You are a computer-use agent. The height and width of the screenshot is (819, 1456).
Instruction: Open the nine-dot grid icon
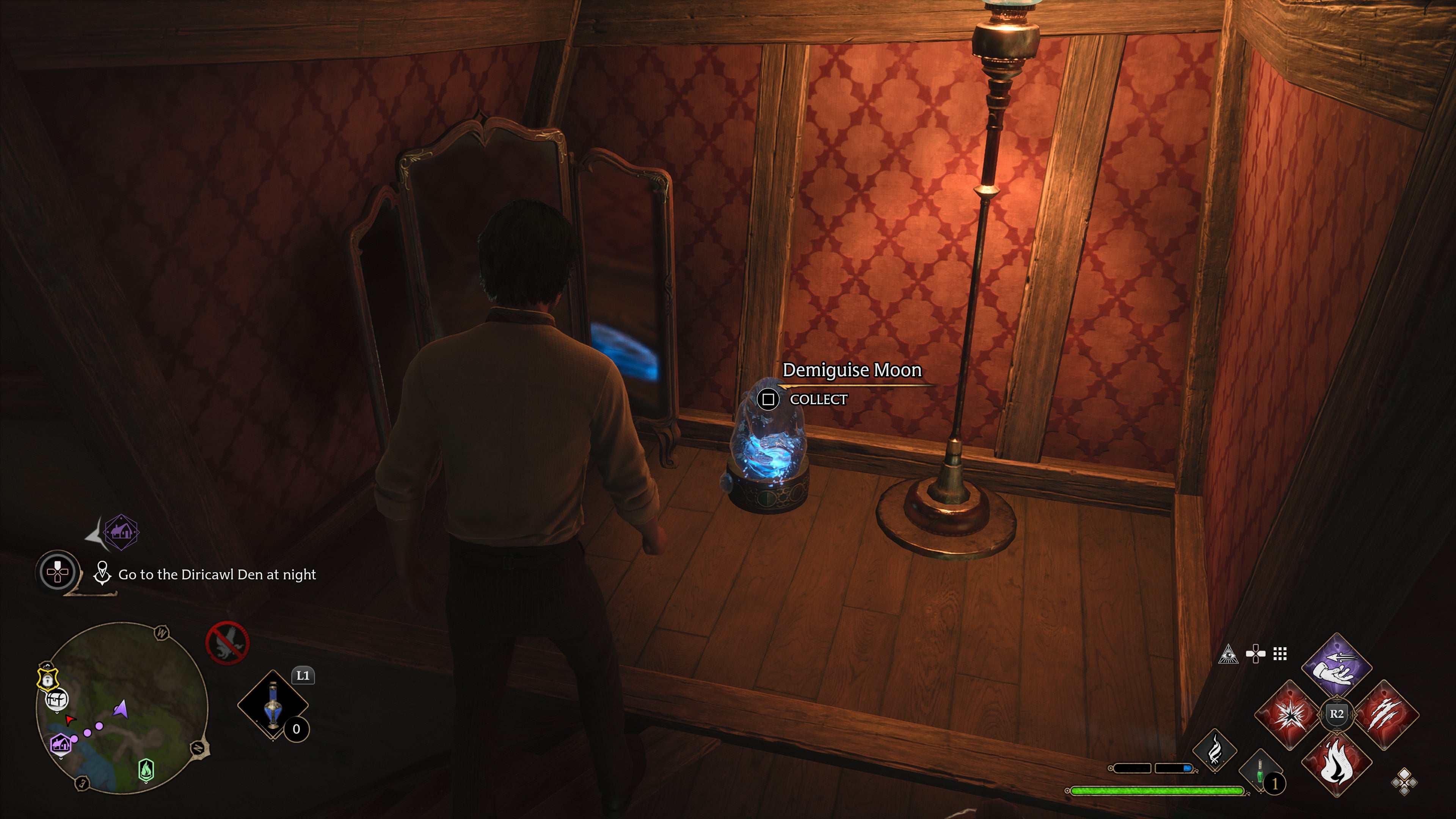click(1280, 654)
